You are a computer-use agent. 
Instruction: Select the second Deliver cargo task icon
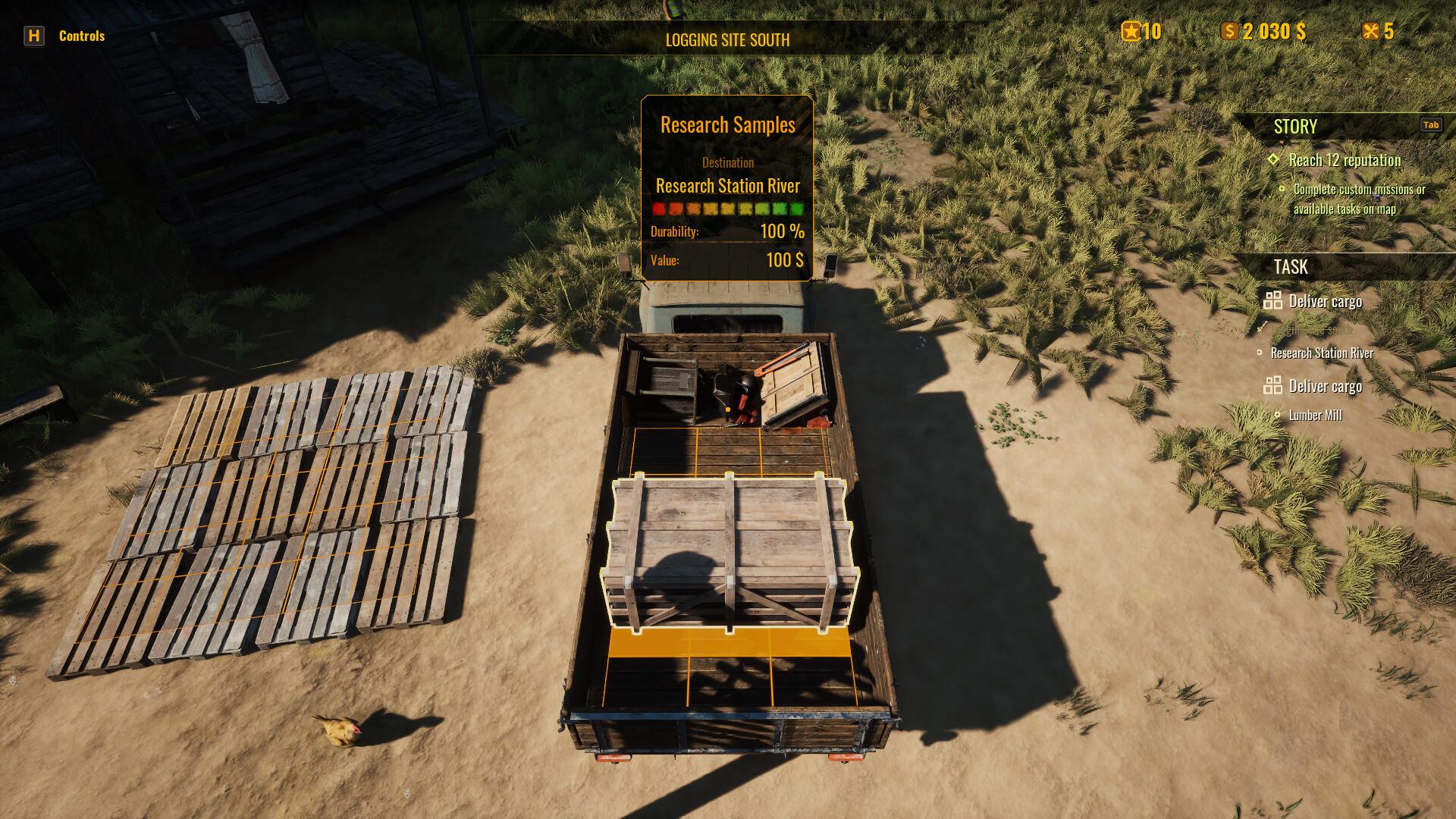point(1274,387)
